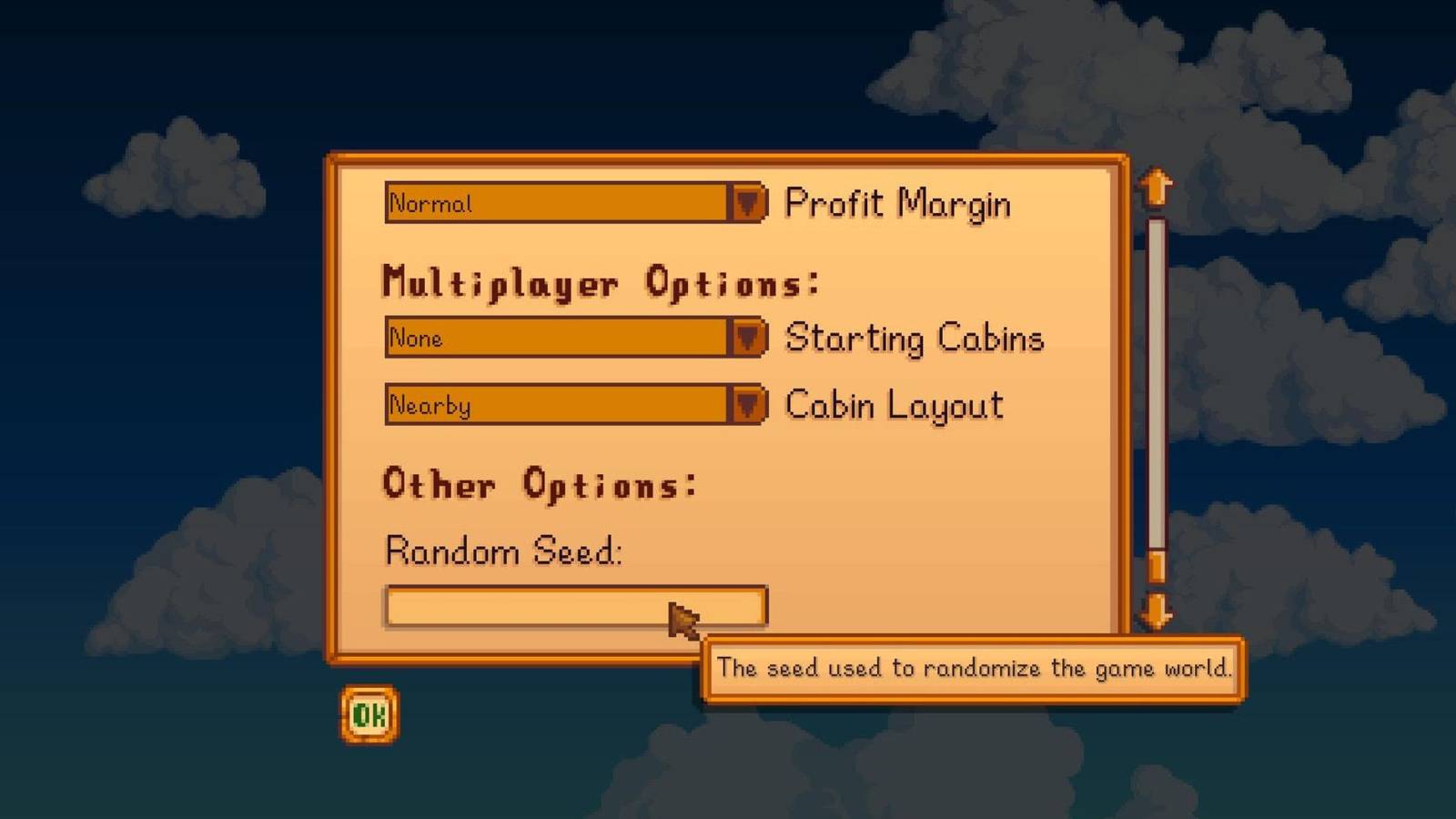Click the Profit Margin label text
1456x819 pixels.
pyautogui.click(x=901, y=204)
